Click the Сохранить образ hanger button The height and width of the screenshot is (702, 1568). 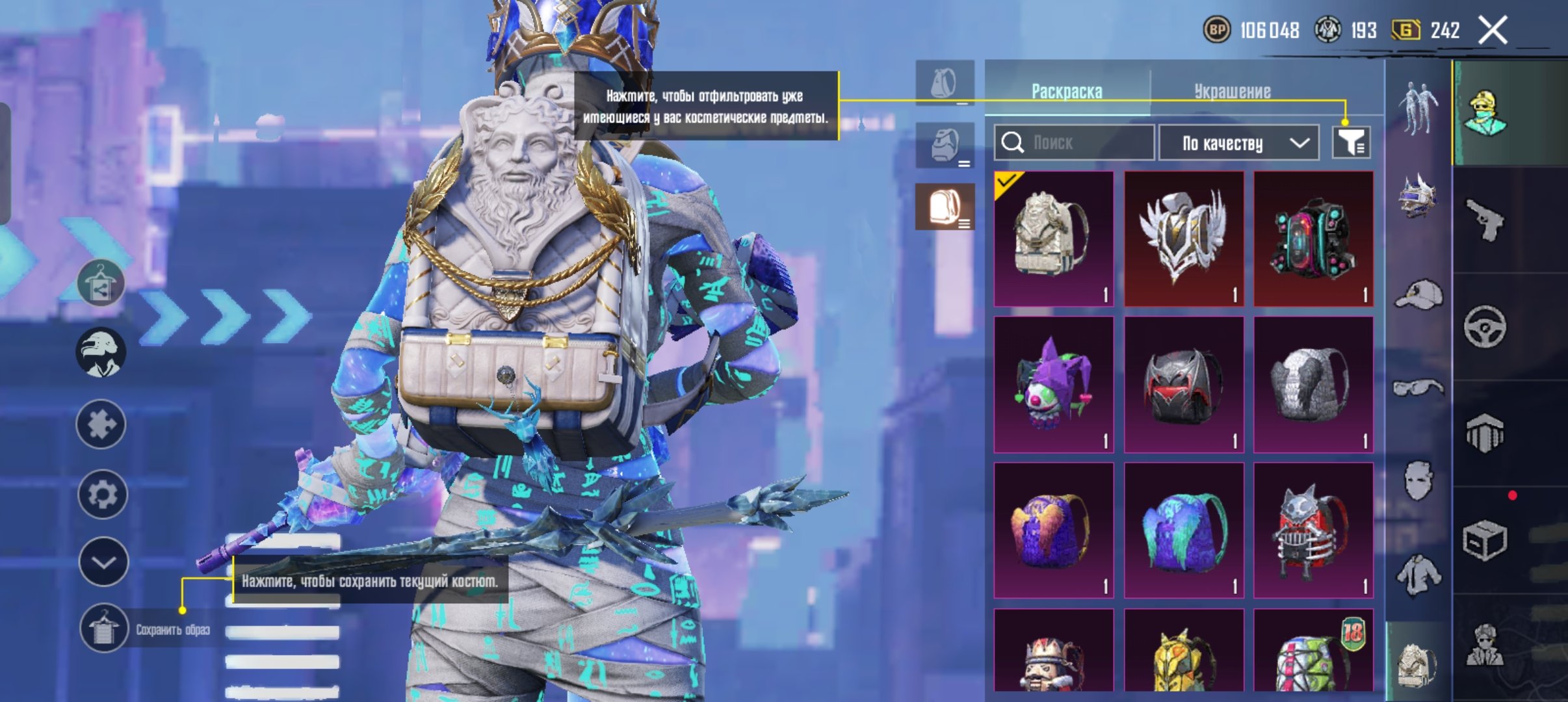tap(103, 629)
